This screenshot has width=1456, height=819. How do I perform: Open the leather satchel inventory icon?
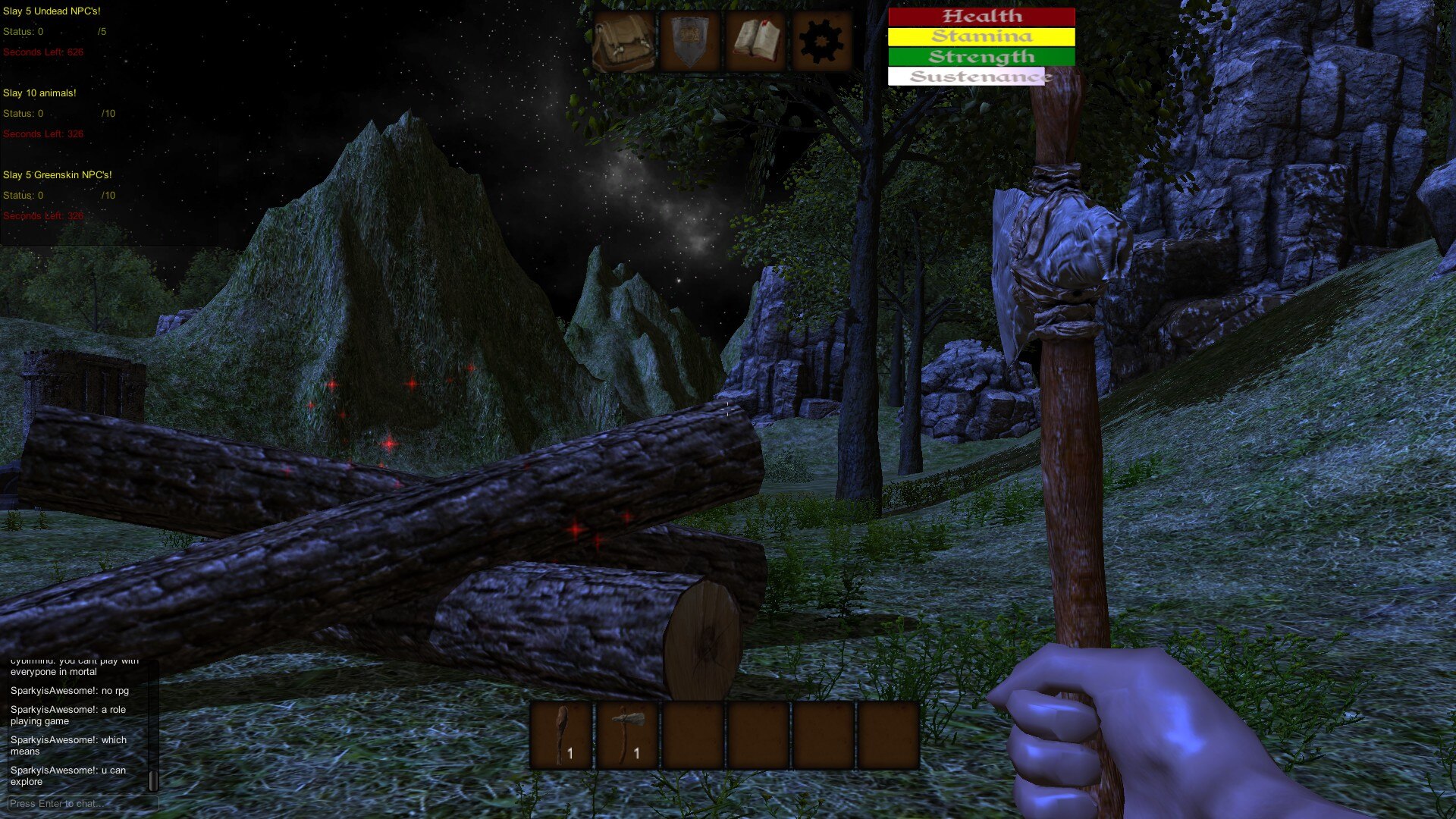point(623,42)
